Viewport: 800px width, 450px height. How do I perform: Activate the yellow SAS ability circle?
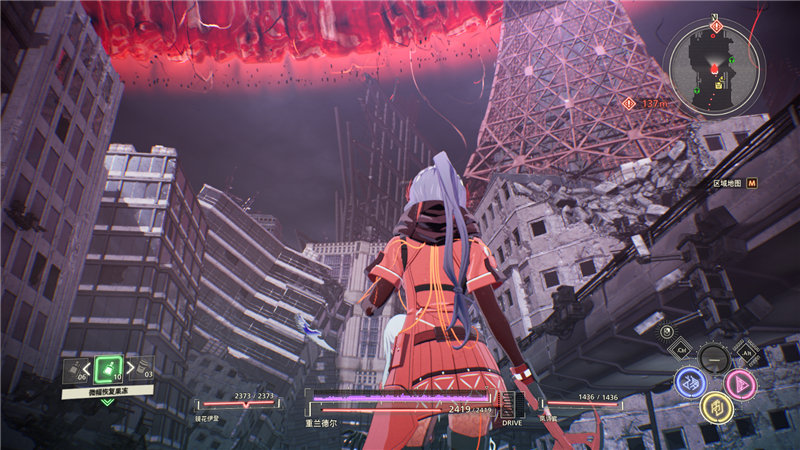(714, 406)
